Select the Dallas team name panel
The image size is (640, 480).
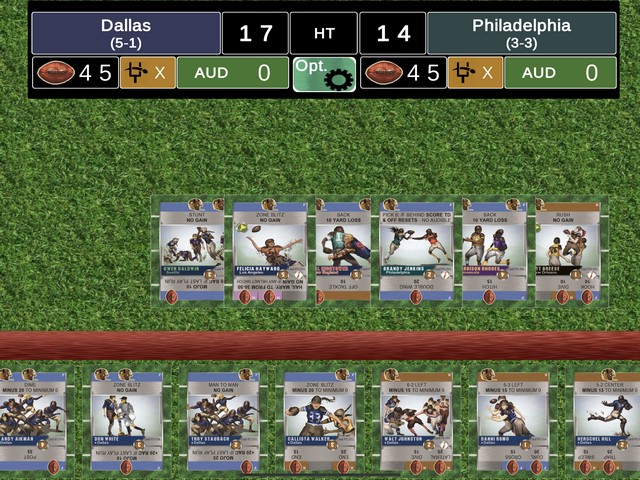[x=126, y=33]
